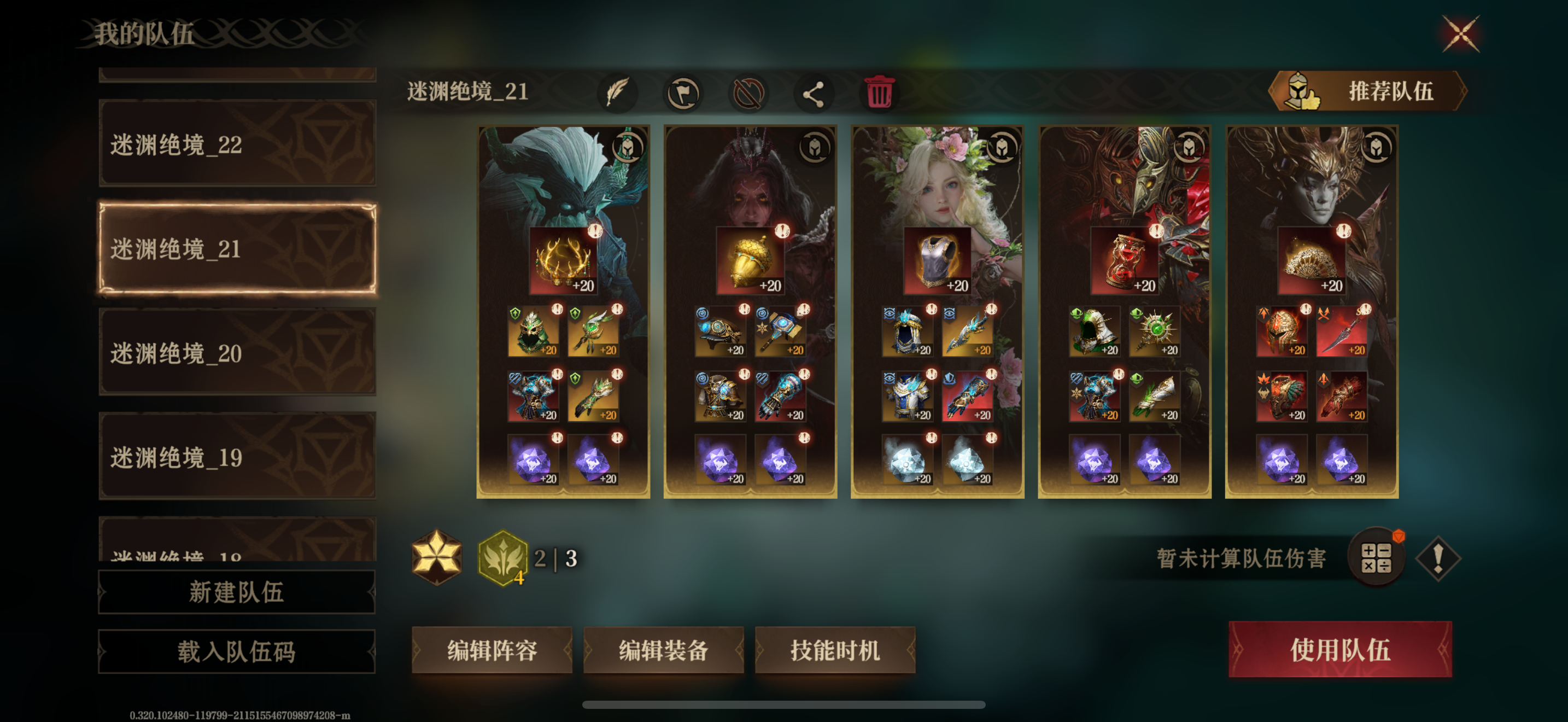Viewport: 1568px width, 722px height.
Task: Click the golden crown accessory of first hero
Action: click(x=563, y=260)
